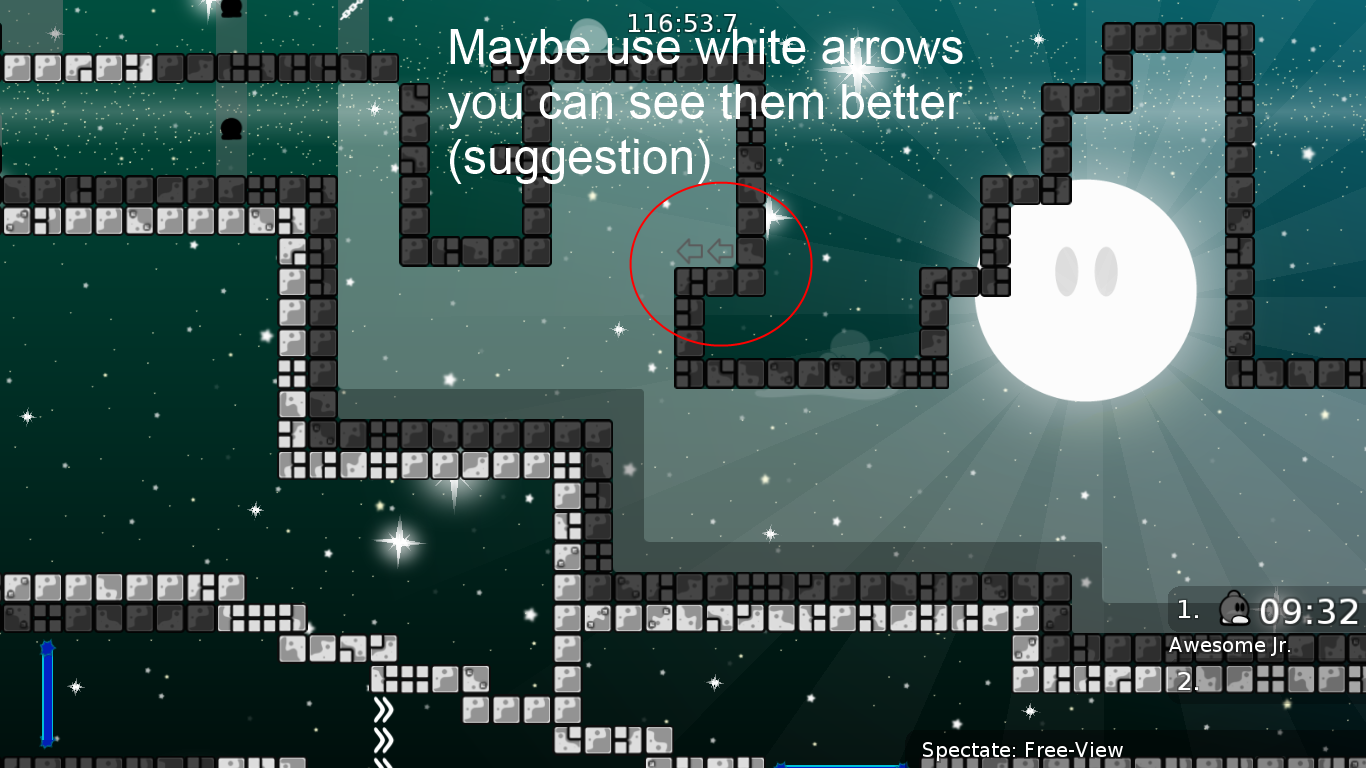Click the 09:32 finish time
This screenshot has height=768, width=1366.
[1311, 607]
